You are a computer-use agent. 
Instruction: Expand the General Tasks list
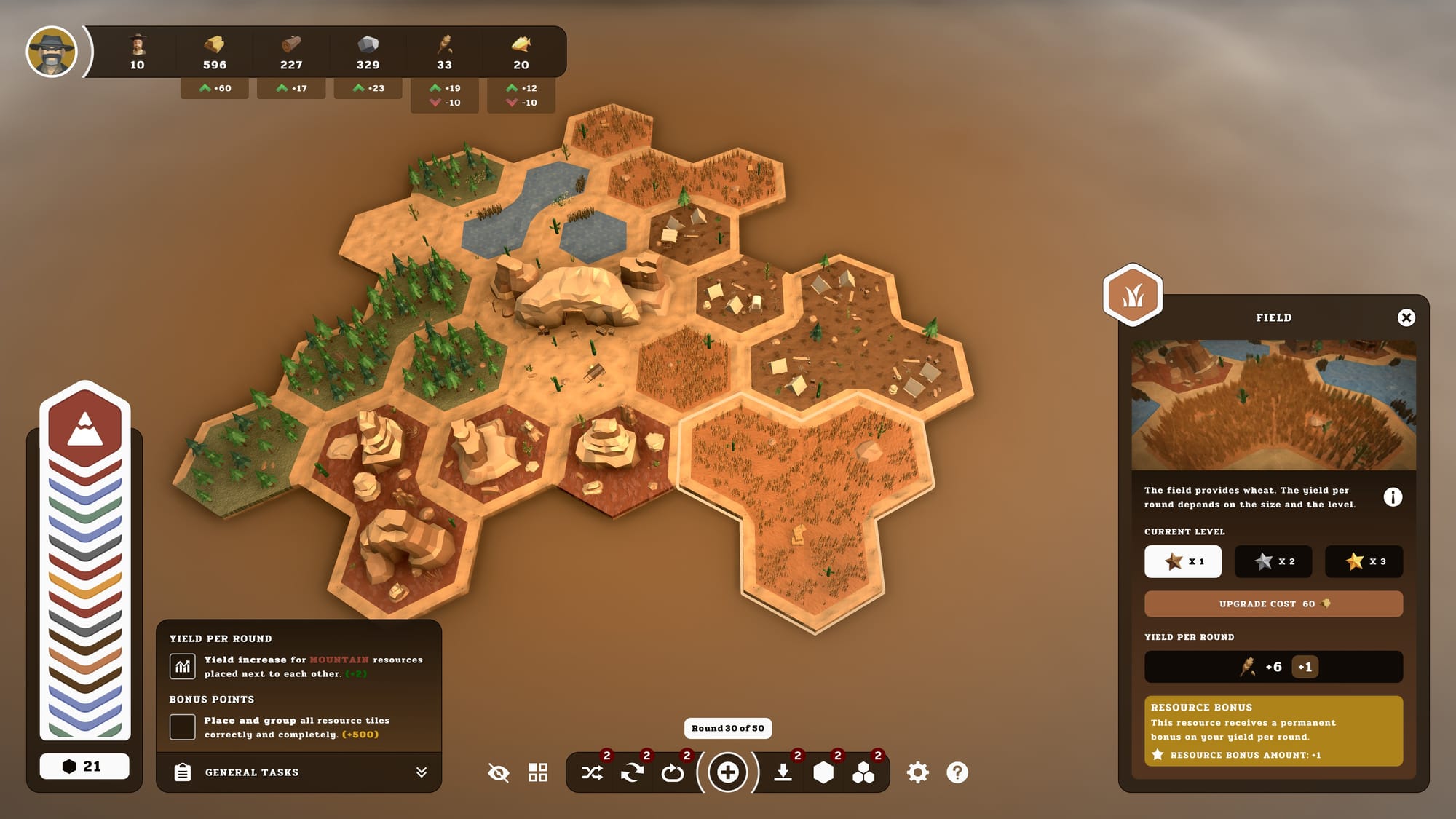click(x=421, y=772)
